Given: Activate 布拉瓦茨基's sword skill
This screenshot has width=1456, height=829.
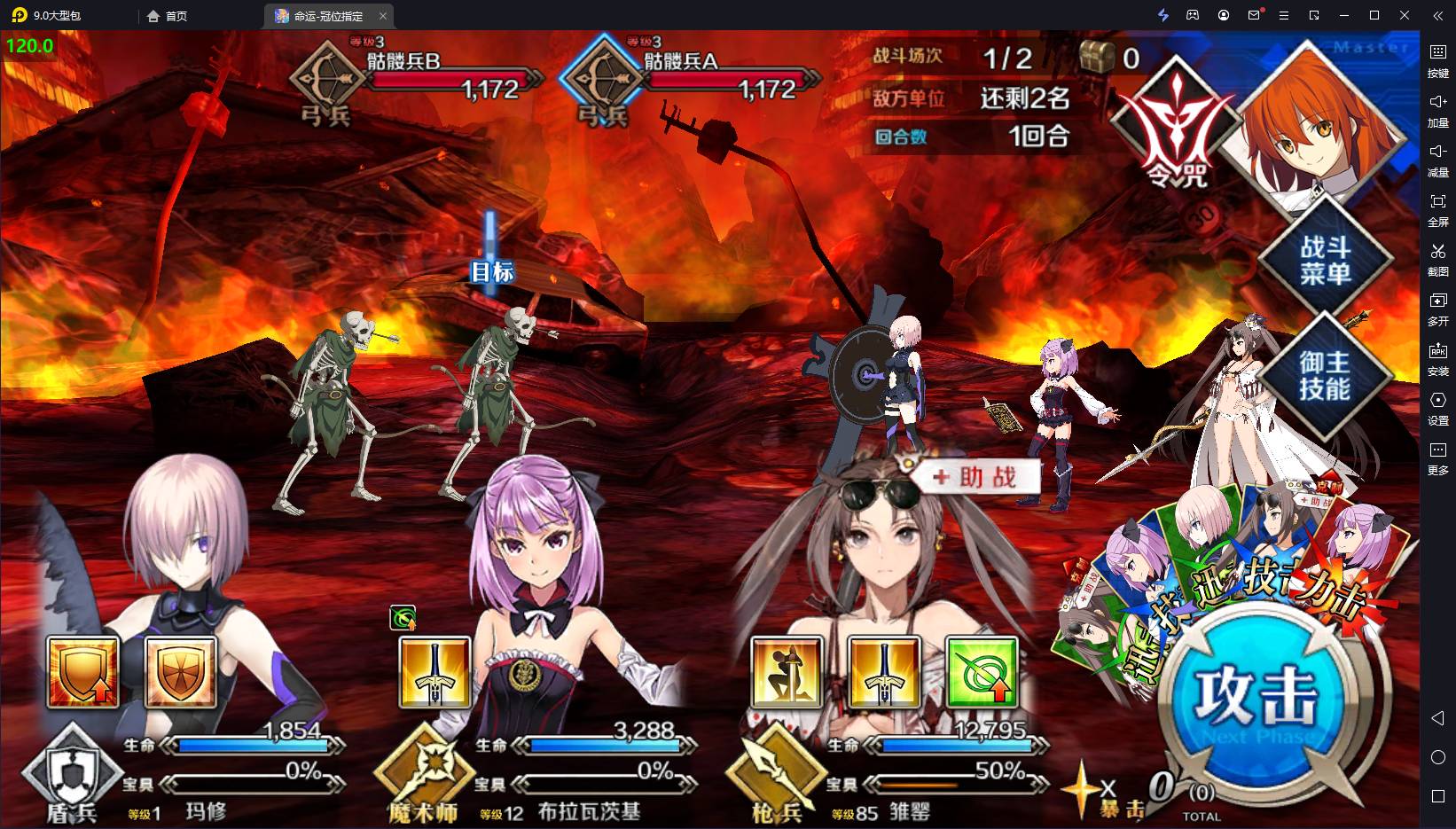Looking at the screenshot, I should tap(434, 673).
